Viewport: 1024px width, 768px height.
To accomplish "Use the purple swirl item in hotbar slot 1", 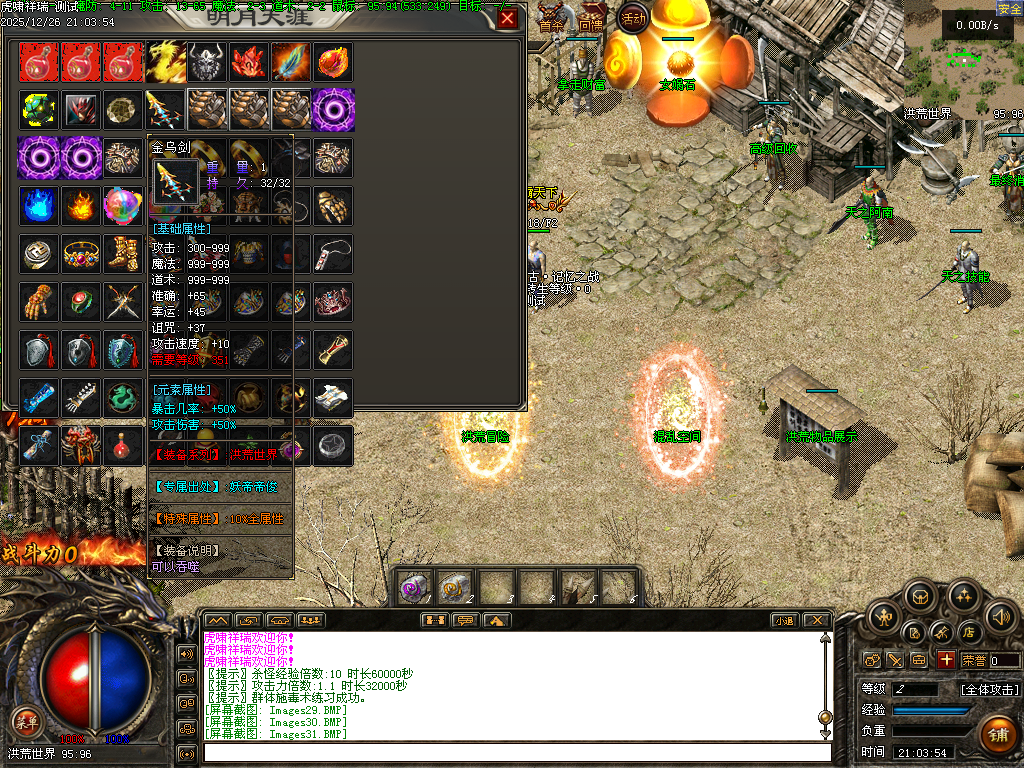I will click(415, 588).
